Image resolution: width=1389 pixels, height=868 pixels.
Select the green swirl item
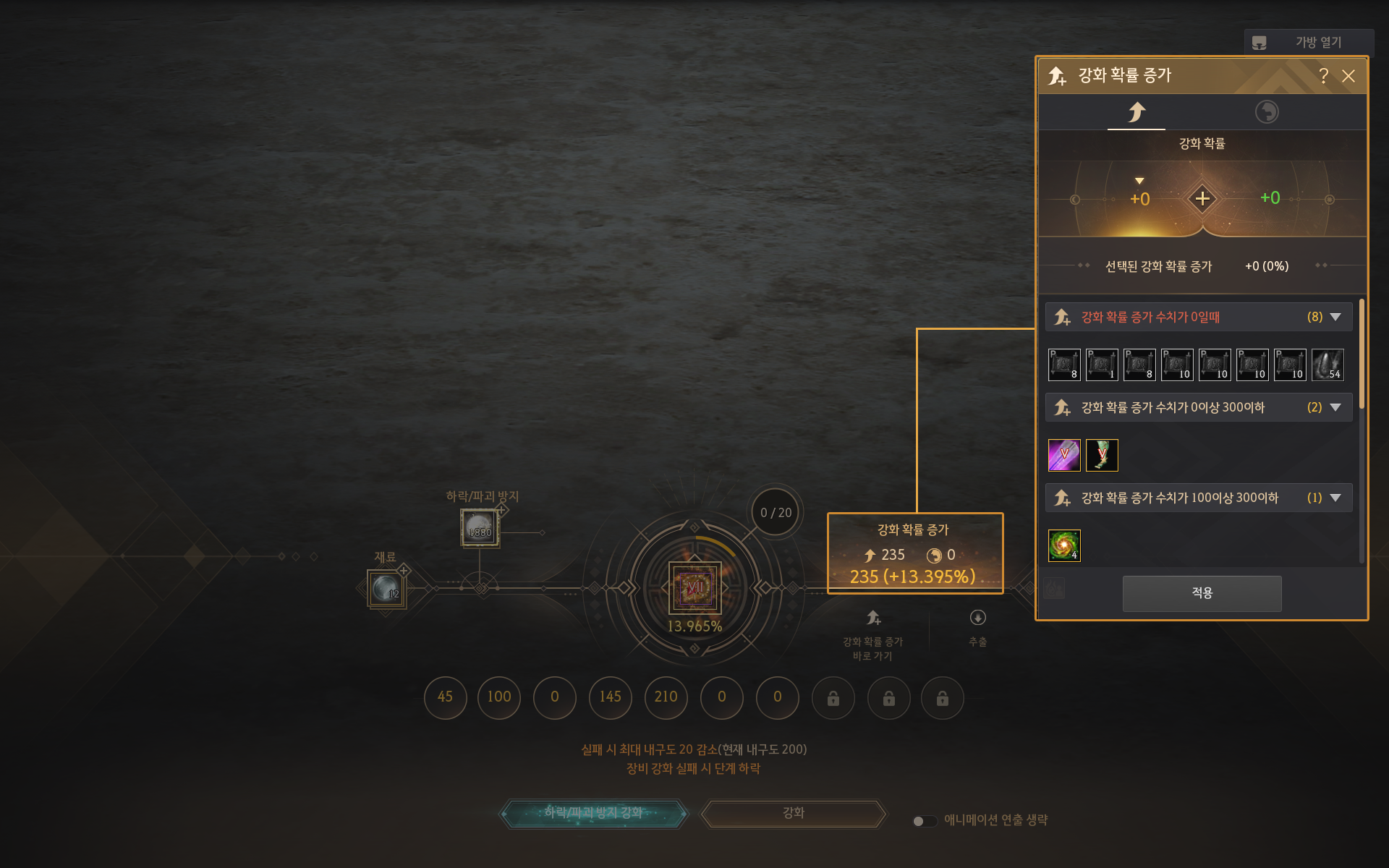click(x=1064, y=545)
